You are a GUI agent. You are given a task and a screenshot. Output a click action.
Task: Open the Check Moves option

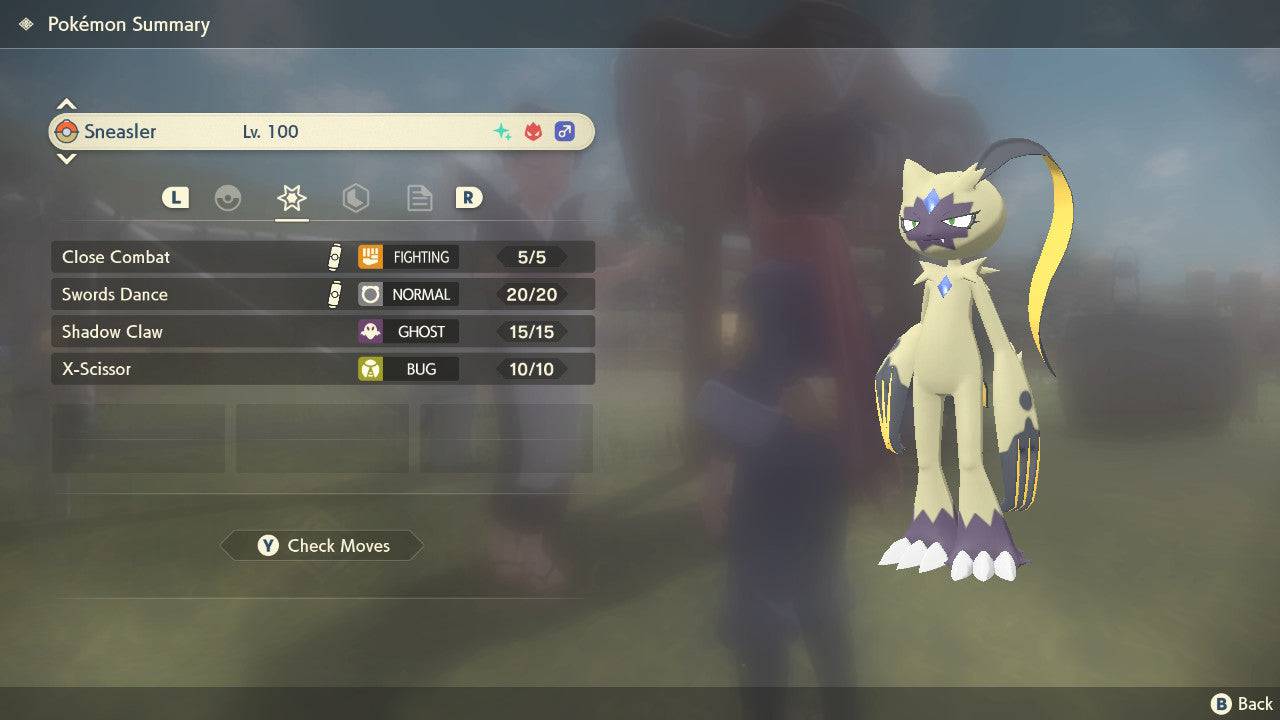point(322,545)
